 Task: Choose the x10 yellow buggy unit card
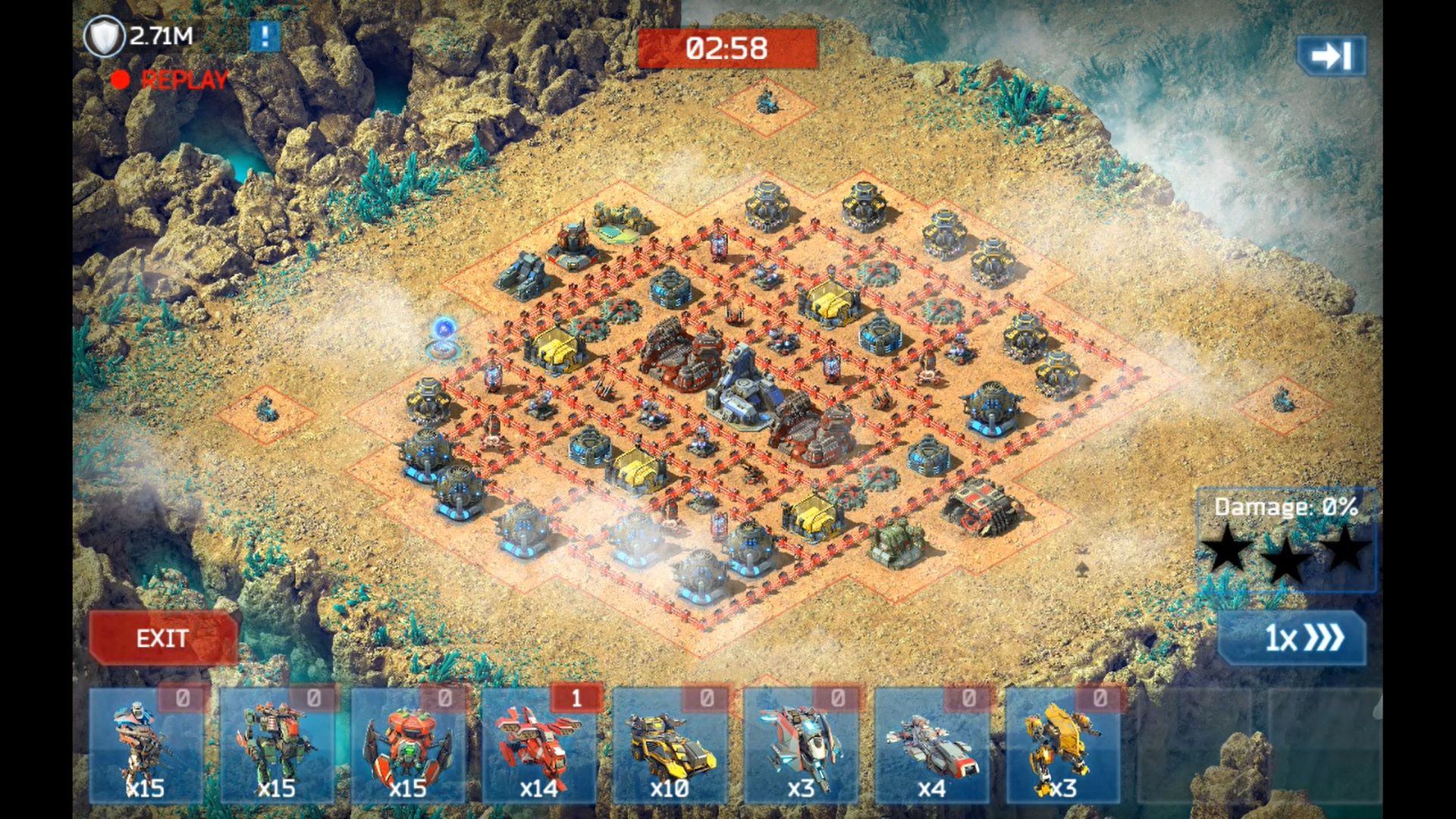point(670,747)
